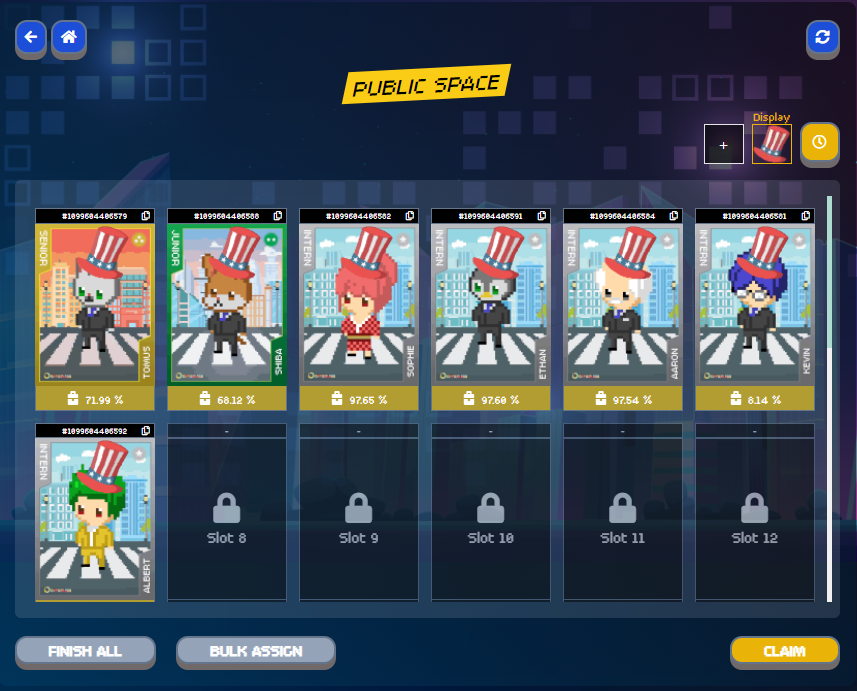Return to the home screen
This screenshot has height=691, width=857.
point(68,38)
